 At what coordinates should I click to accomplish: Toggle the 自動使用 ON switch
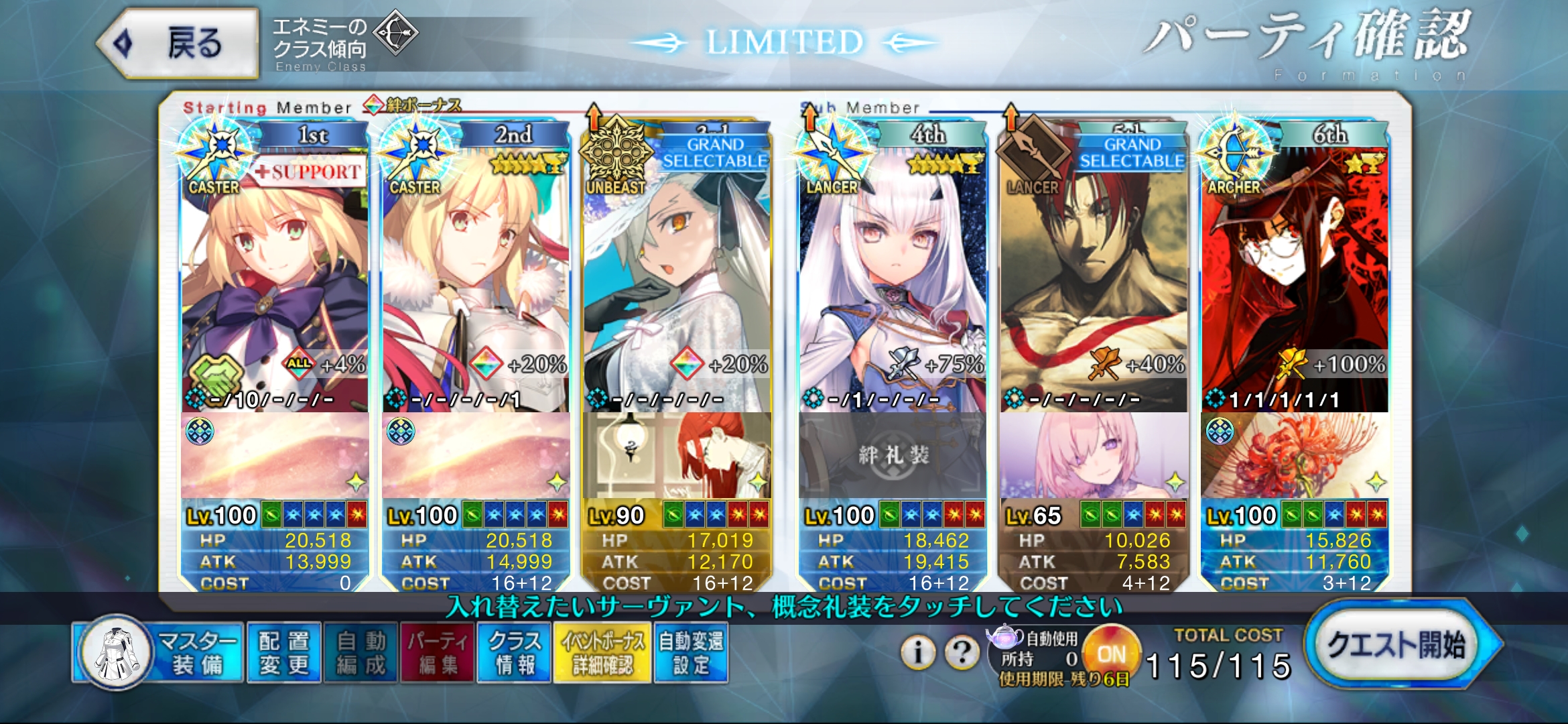click(x=1111, y=654)
